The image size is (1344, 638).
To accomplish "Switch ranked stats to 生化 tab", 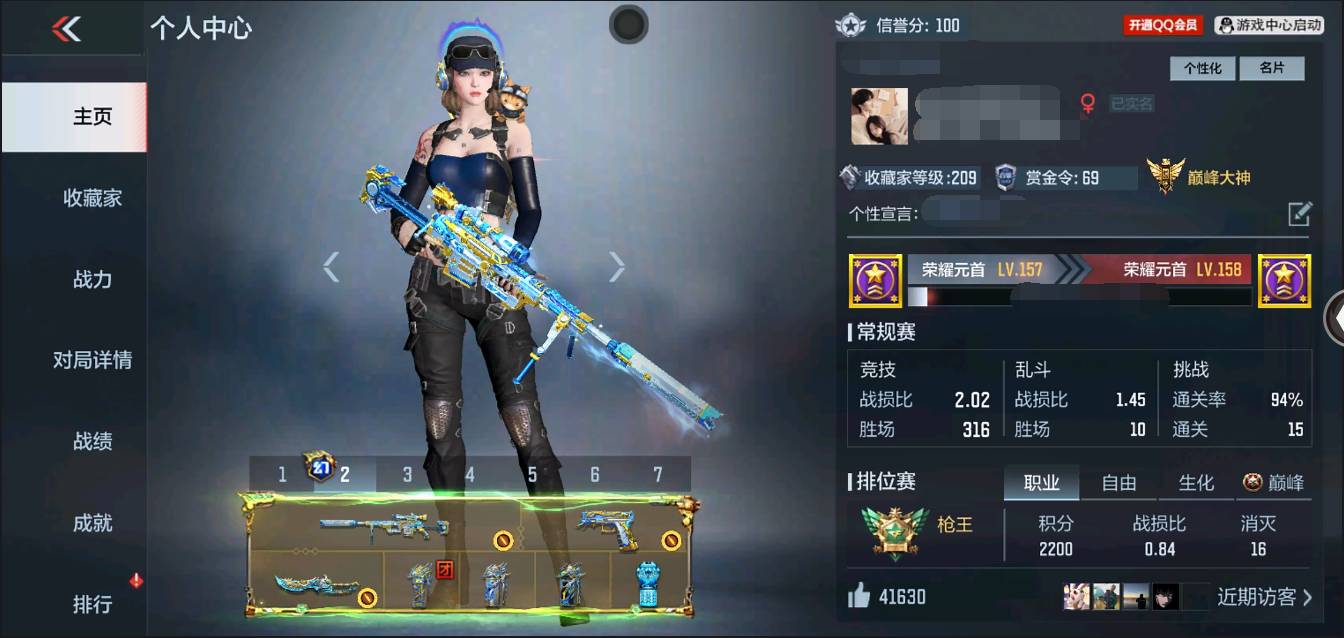I will tap(1196, 483).
